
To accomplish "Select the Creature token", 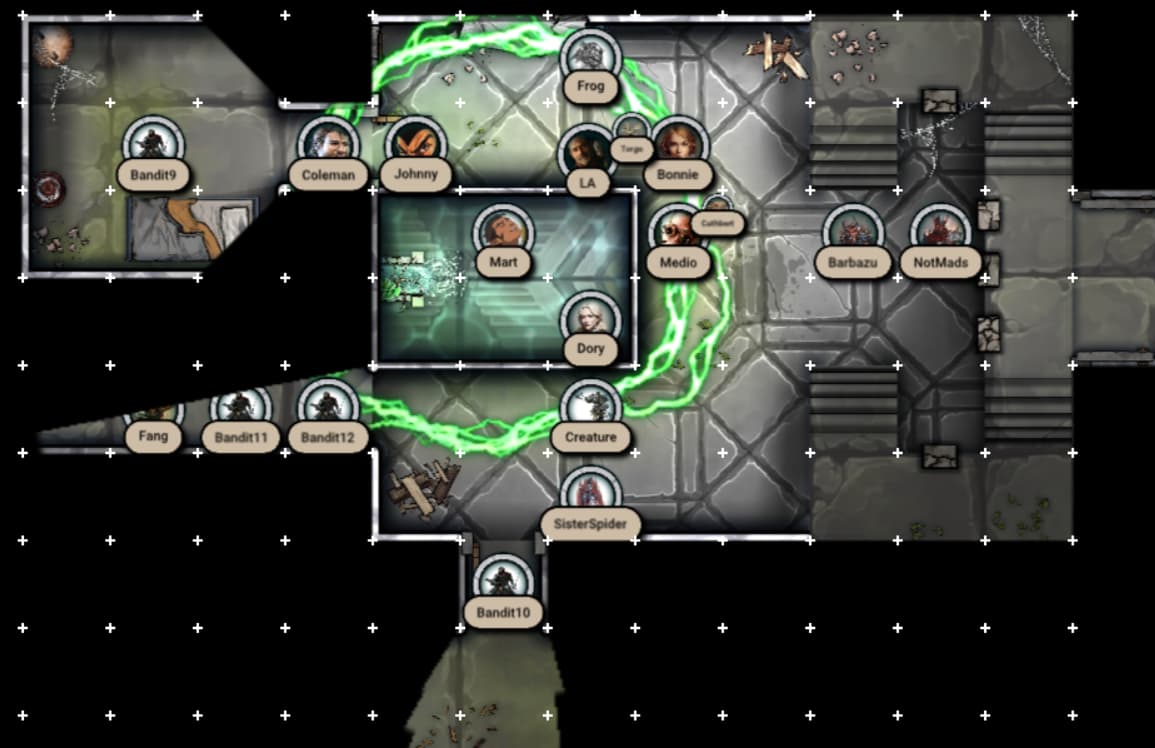I will coord(590,409).
